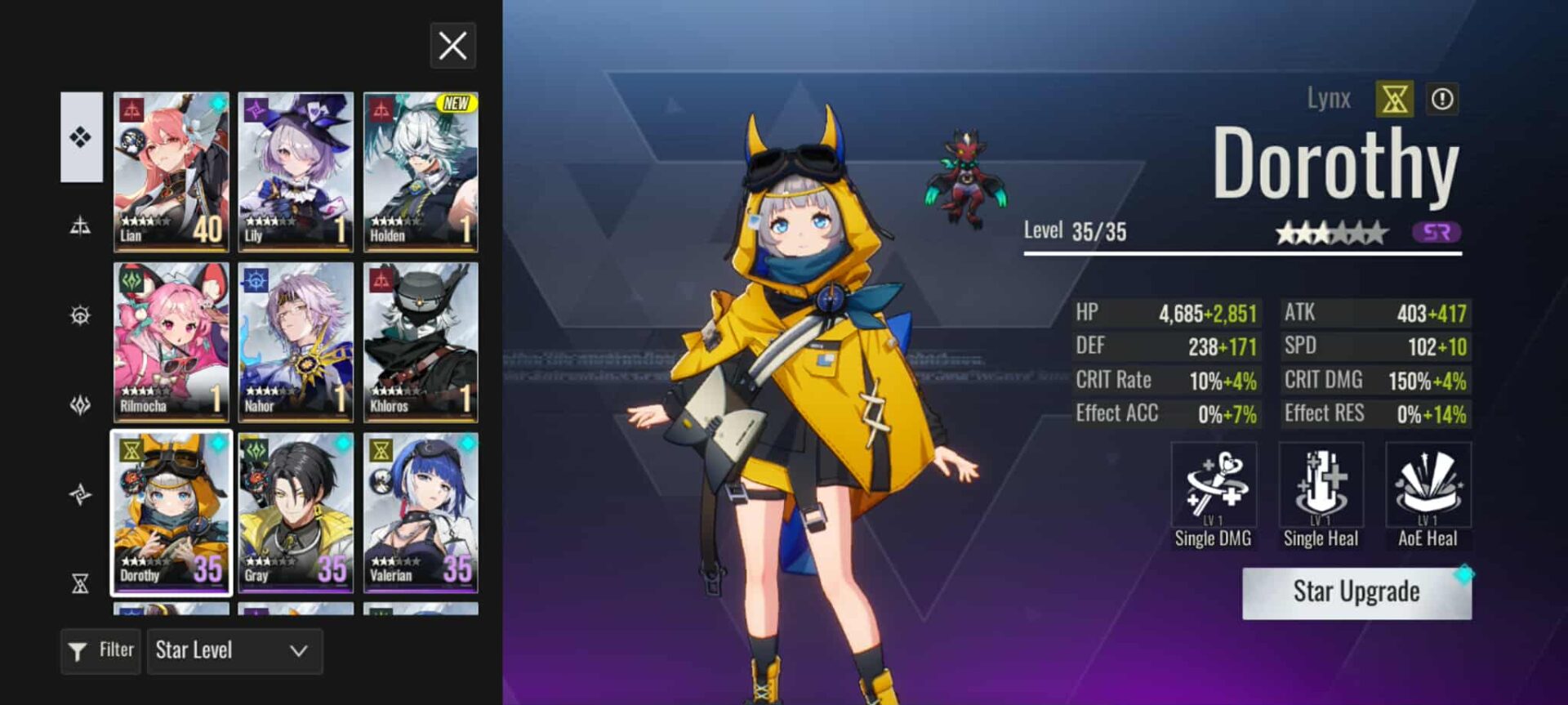
Task: Select Lian's character card
Action: click(171, 172)
